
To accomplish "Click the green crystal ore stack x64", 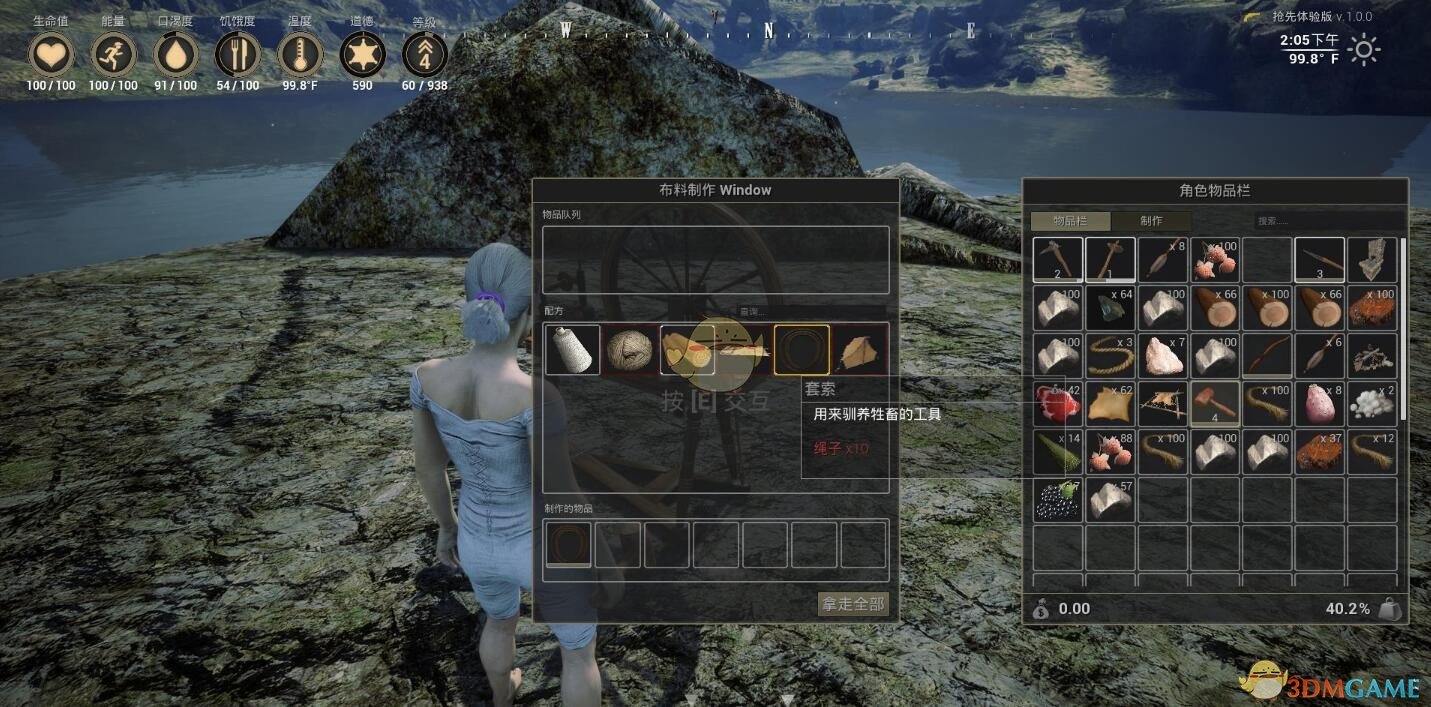I will click(1110, 308).
